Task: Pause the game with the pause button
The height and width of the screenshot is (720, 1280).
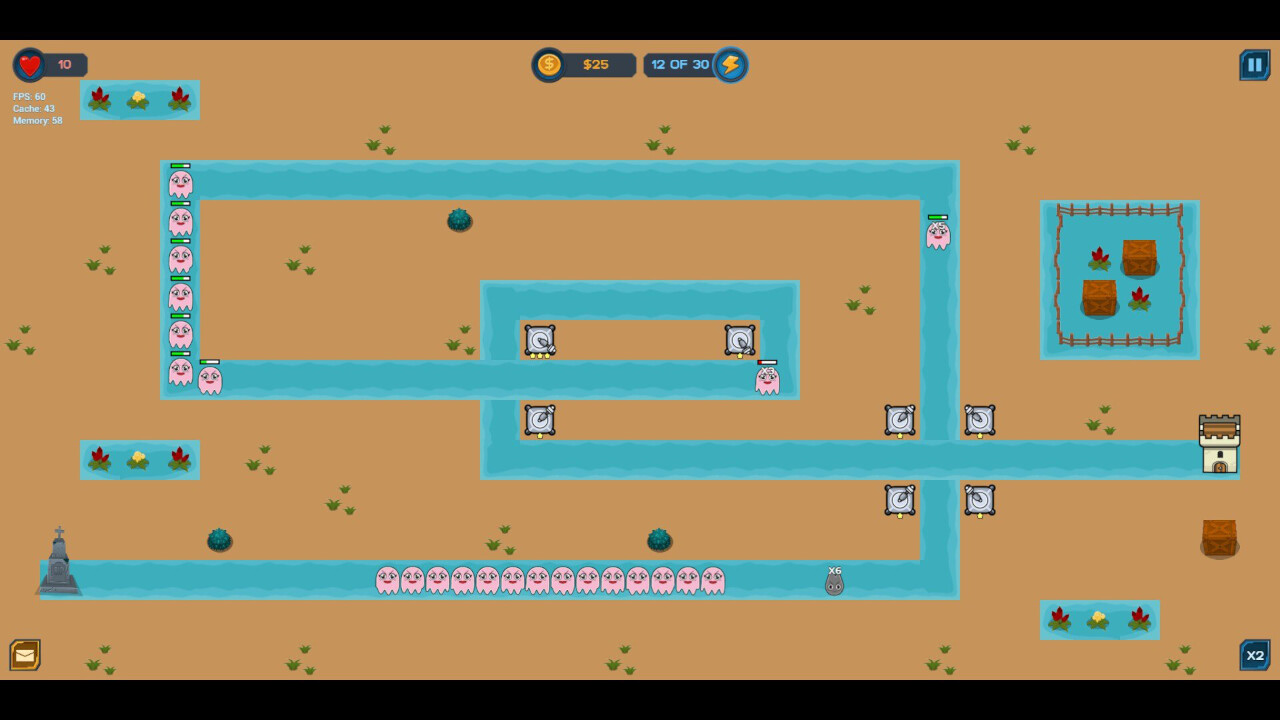Action: click(x=1255, y=64)
